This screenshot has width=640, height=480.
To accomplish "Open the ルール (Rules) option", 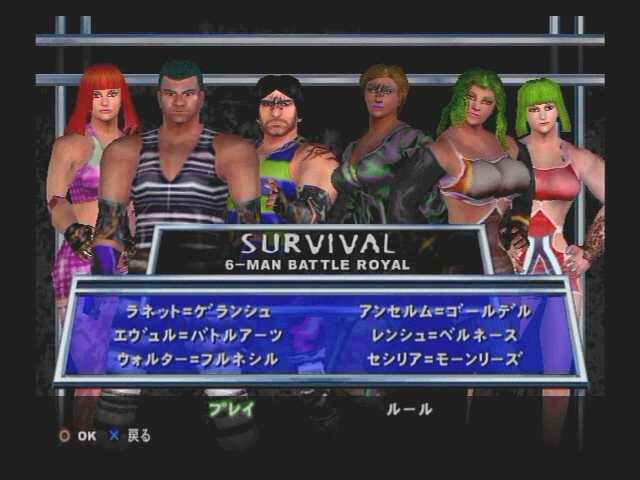I will click(409, 408).
